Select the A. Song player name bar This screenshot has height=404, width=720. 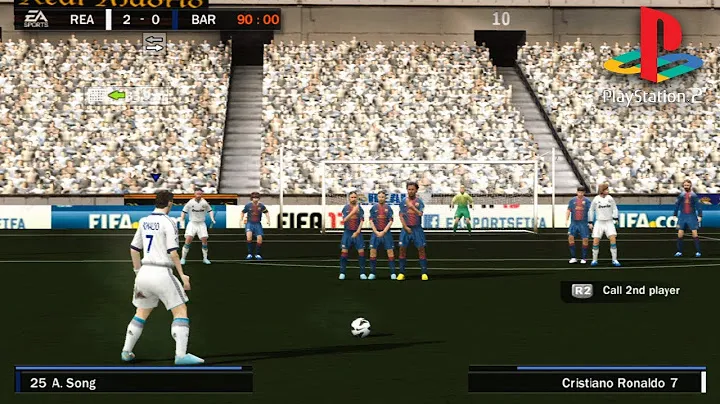point(133,381)
